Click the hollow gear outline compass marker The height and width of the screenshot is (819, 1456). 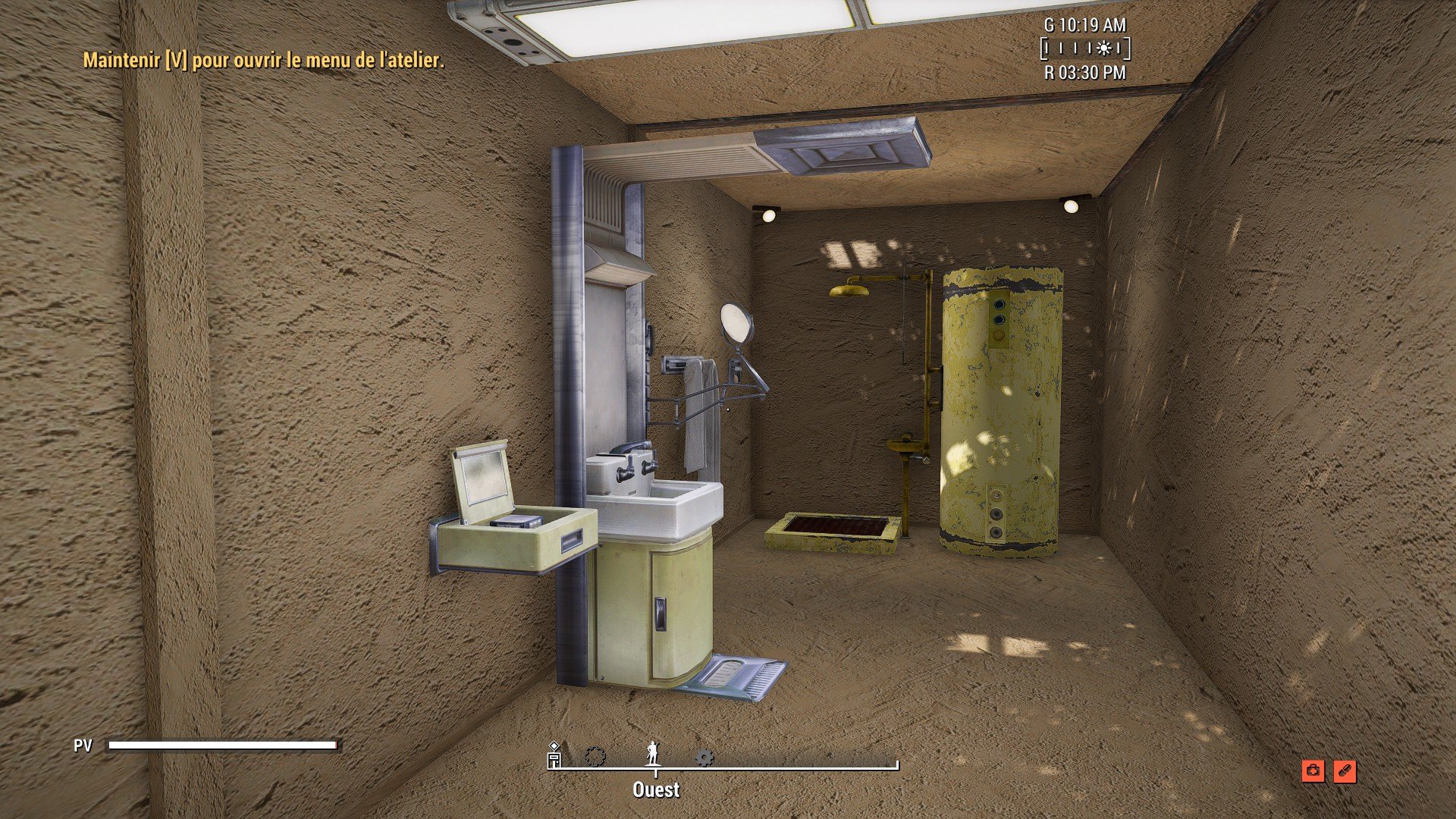point(595,757)
